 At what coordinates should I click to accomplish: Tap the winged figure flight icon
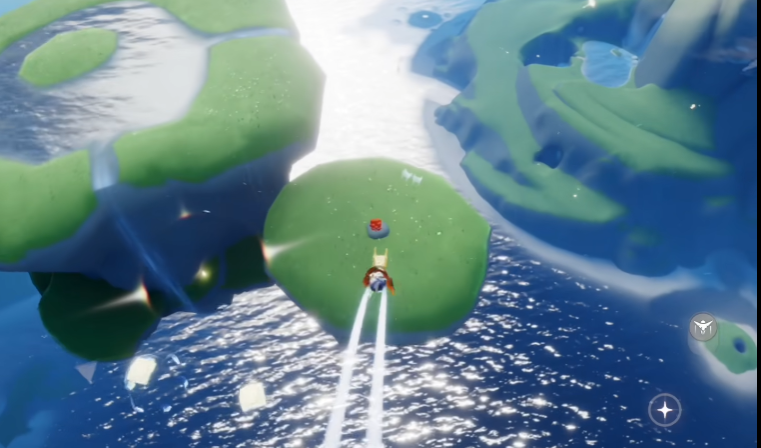coord(704,326)
